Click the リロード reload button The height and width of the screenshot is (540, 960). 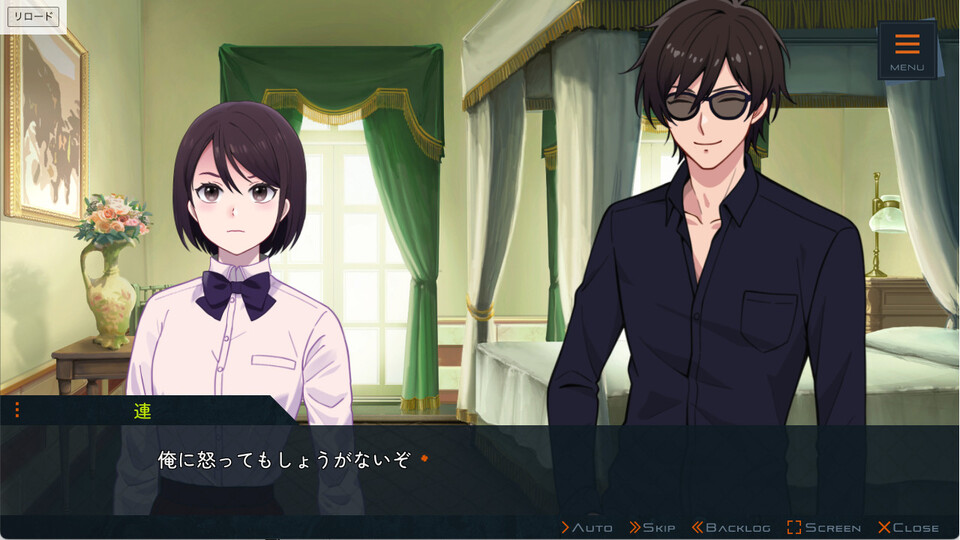34,17
